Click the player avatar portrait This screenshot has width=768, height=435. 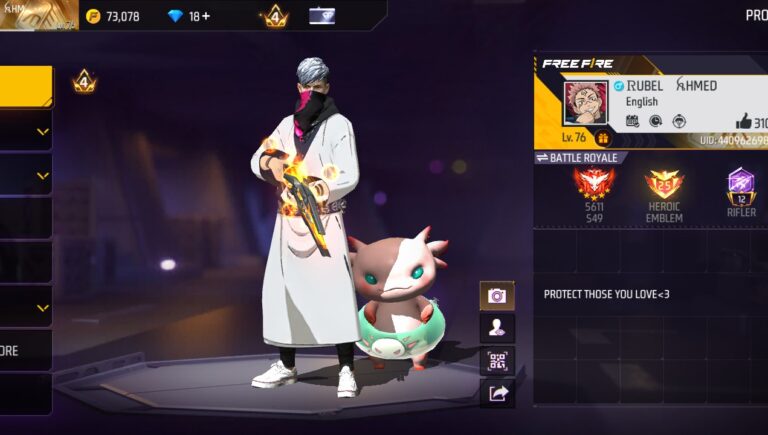point(586,102)
